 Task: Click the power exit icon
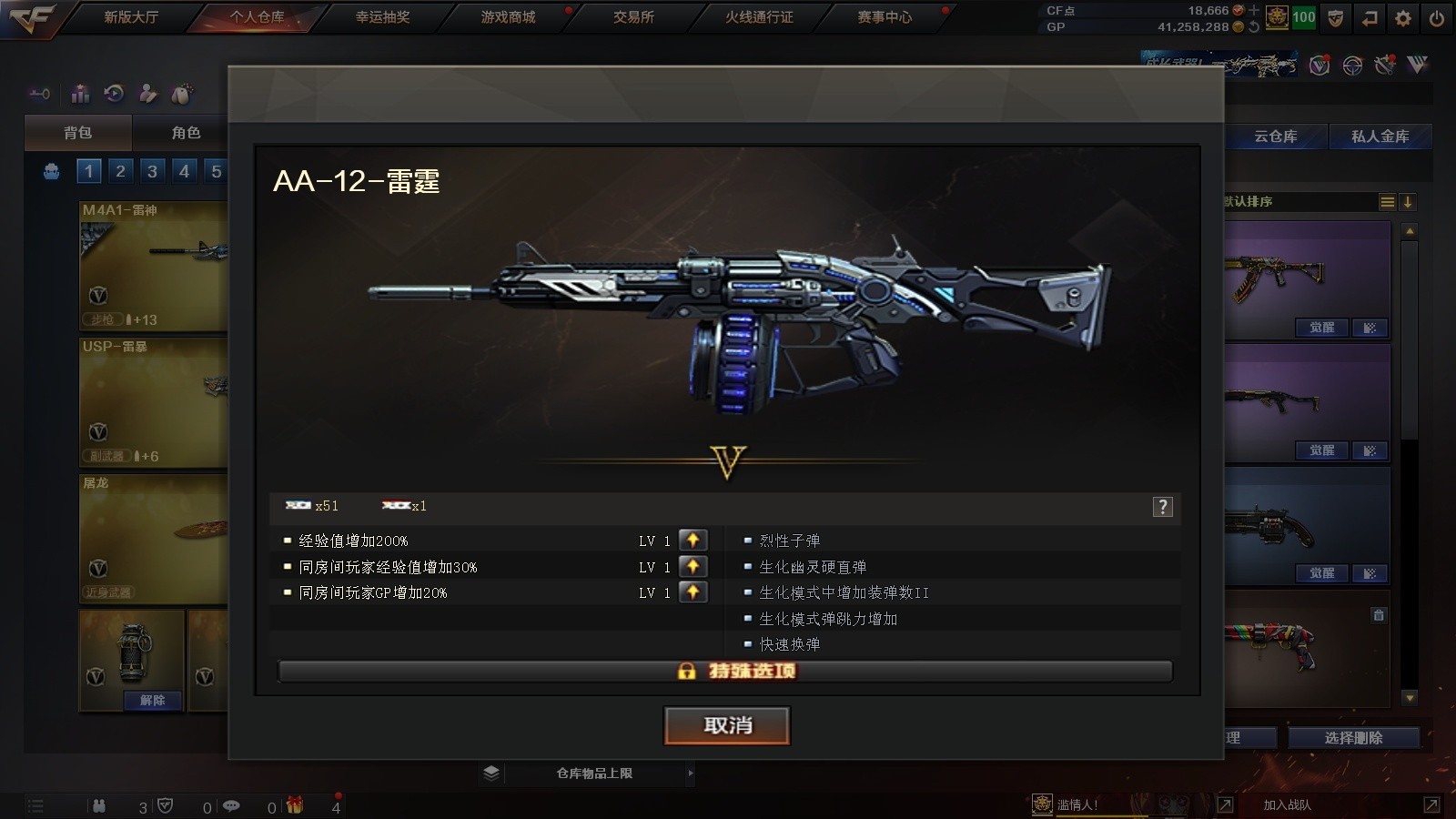[1437, 18]
